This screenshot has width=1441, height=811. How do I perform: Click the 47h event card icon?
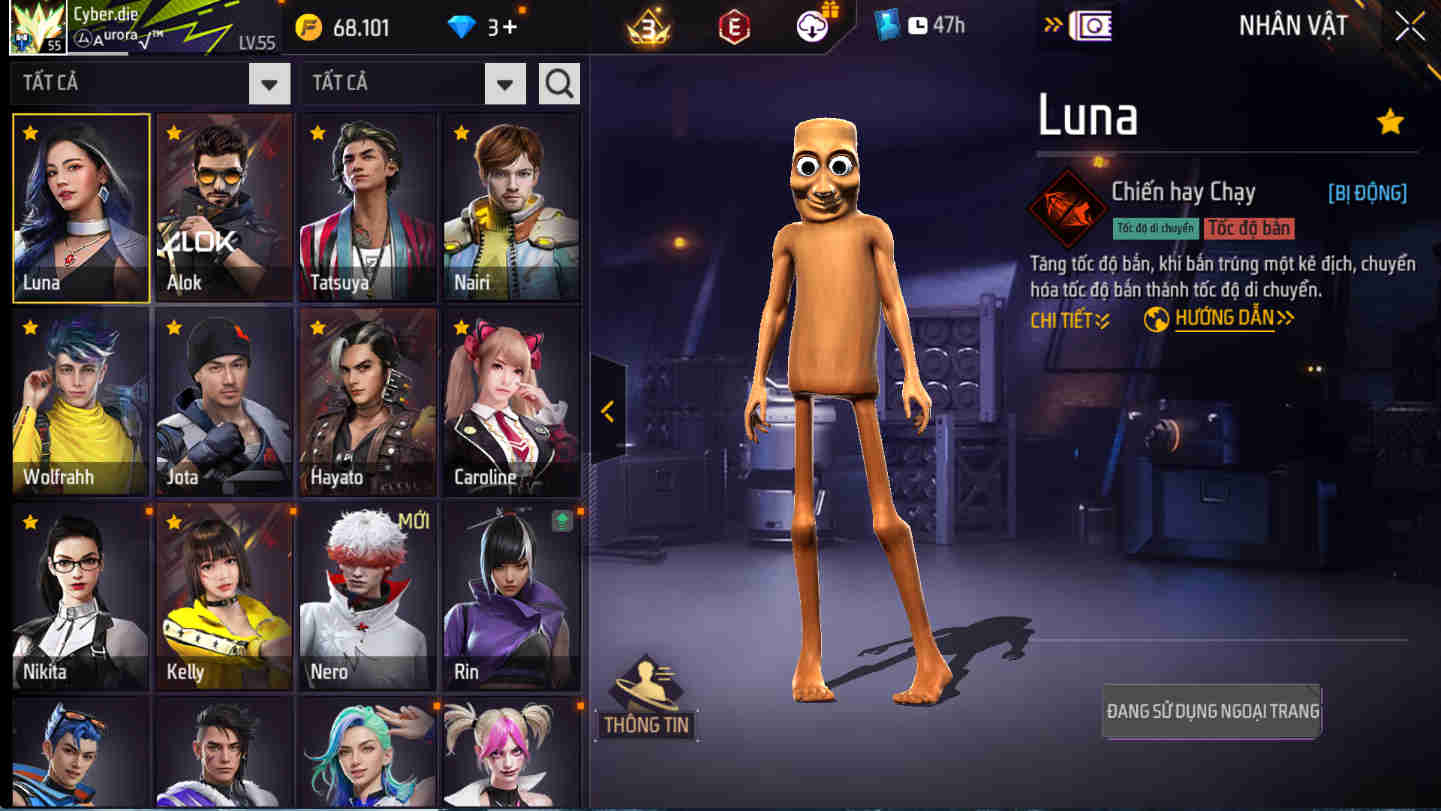[886, 25]
